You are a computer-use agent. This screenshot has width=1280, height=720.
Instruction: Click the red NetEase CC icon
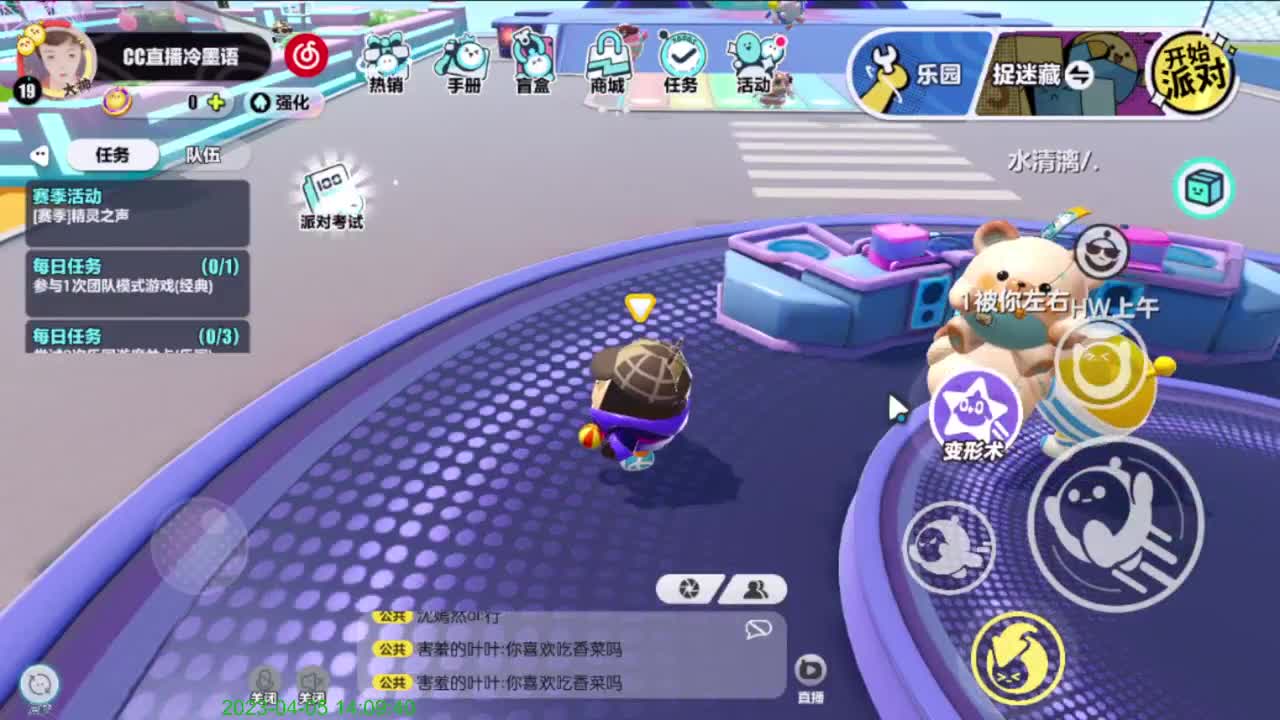307,57
